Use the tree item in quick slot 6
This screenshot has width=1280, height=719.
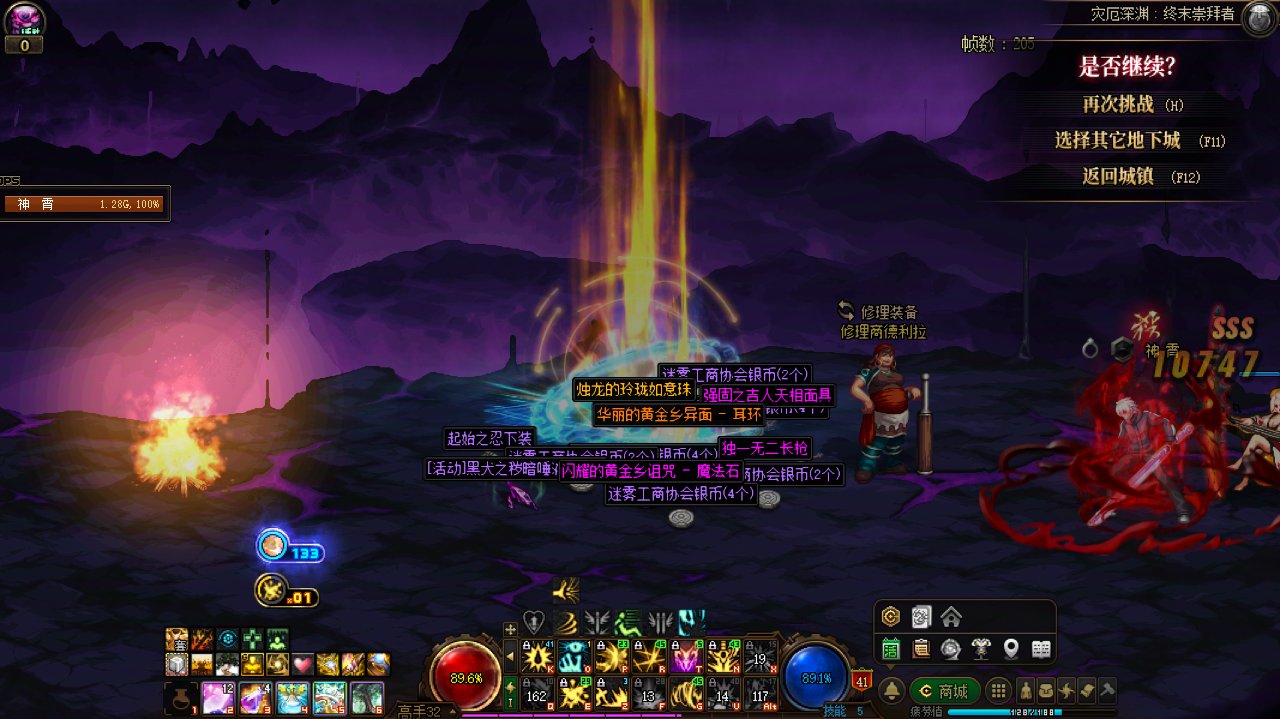366,697
